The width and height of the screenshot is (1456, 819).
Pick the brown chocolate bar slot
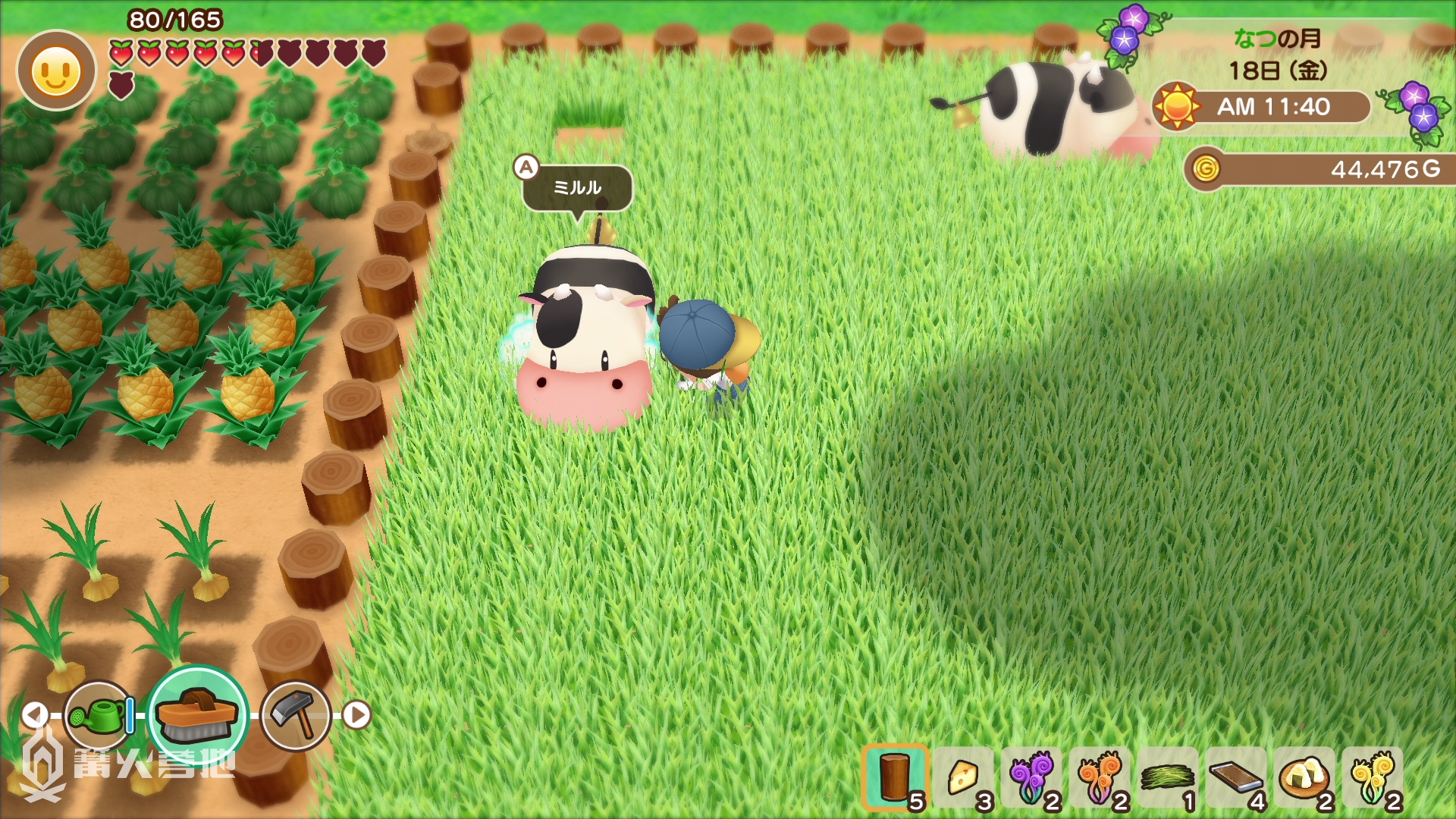[x=1236, y=777]
